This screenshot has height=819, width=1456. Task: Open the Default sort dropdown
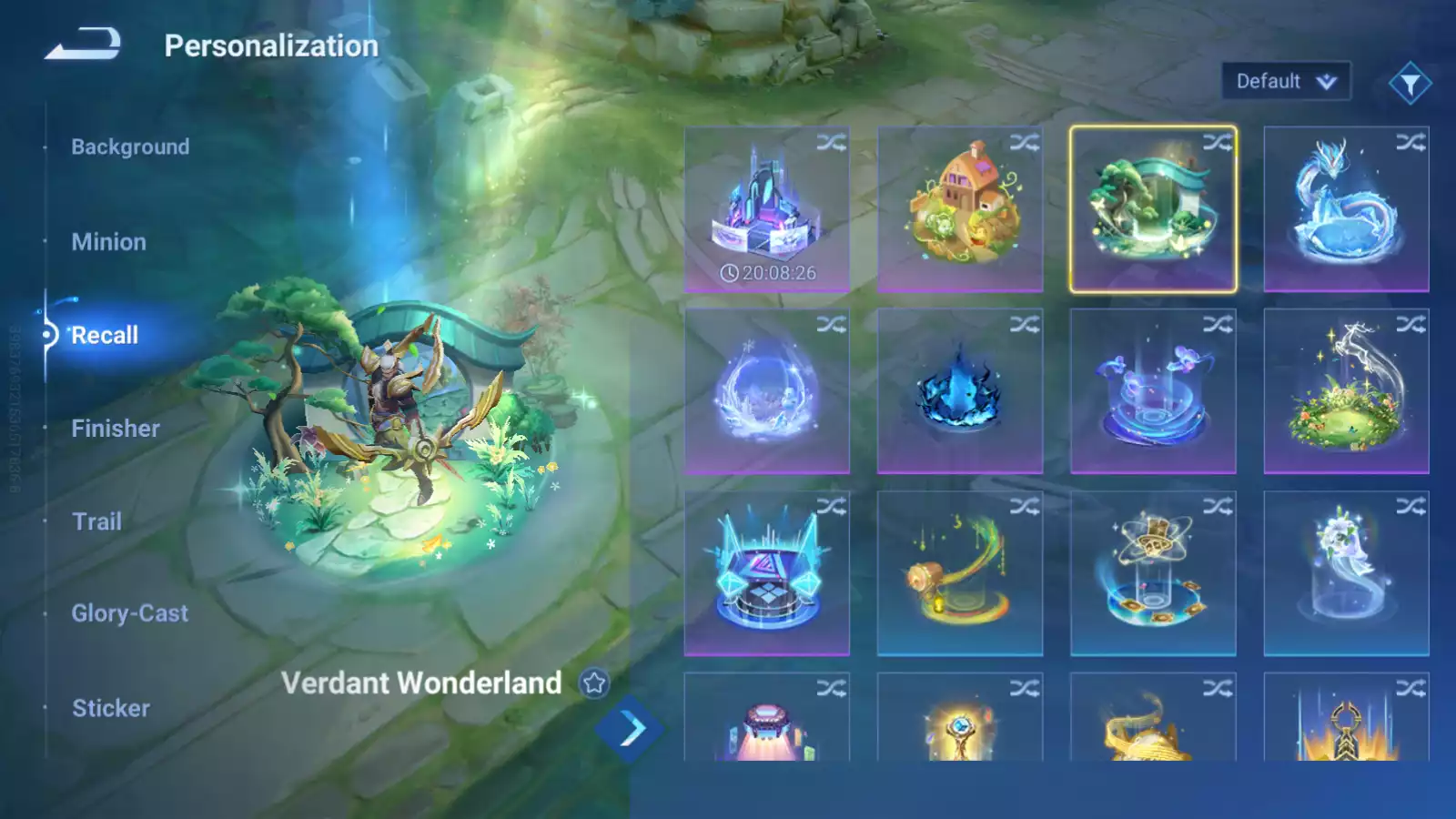pos(1285,82)
